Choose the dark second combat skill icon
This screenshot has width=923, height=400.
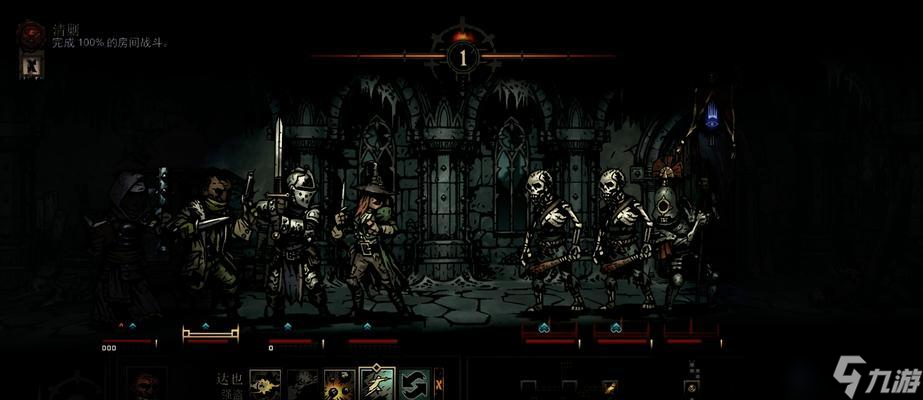pos(303,385)
